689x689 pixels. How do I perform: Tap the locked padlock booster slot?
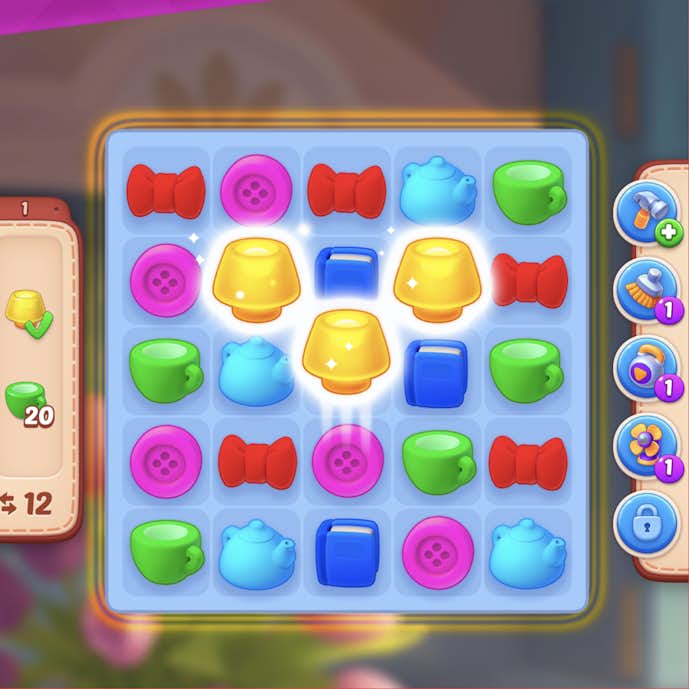[645, 521]
